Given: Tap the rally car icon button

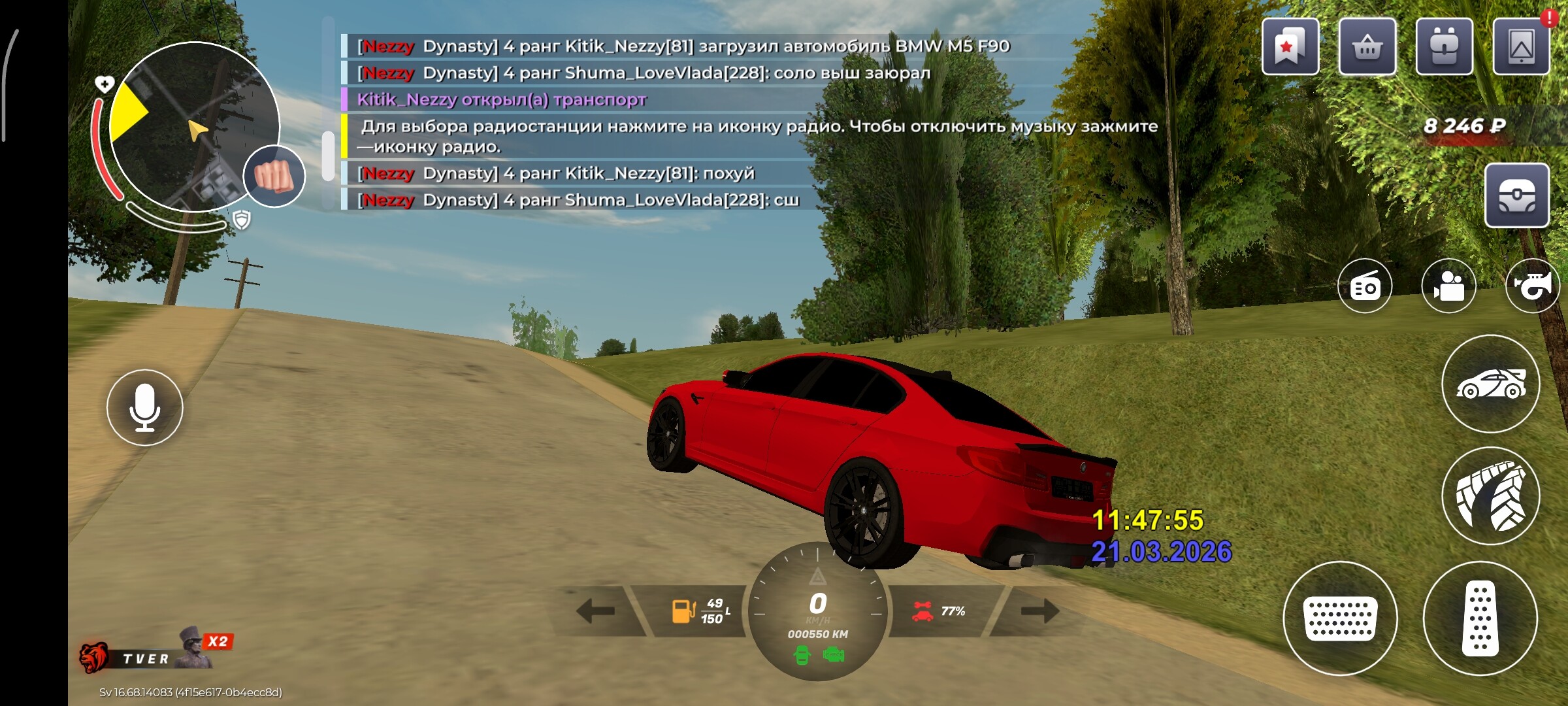Looking at the screenshot, I should [x=1490, y=384].
